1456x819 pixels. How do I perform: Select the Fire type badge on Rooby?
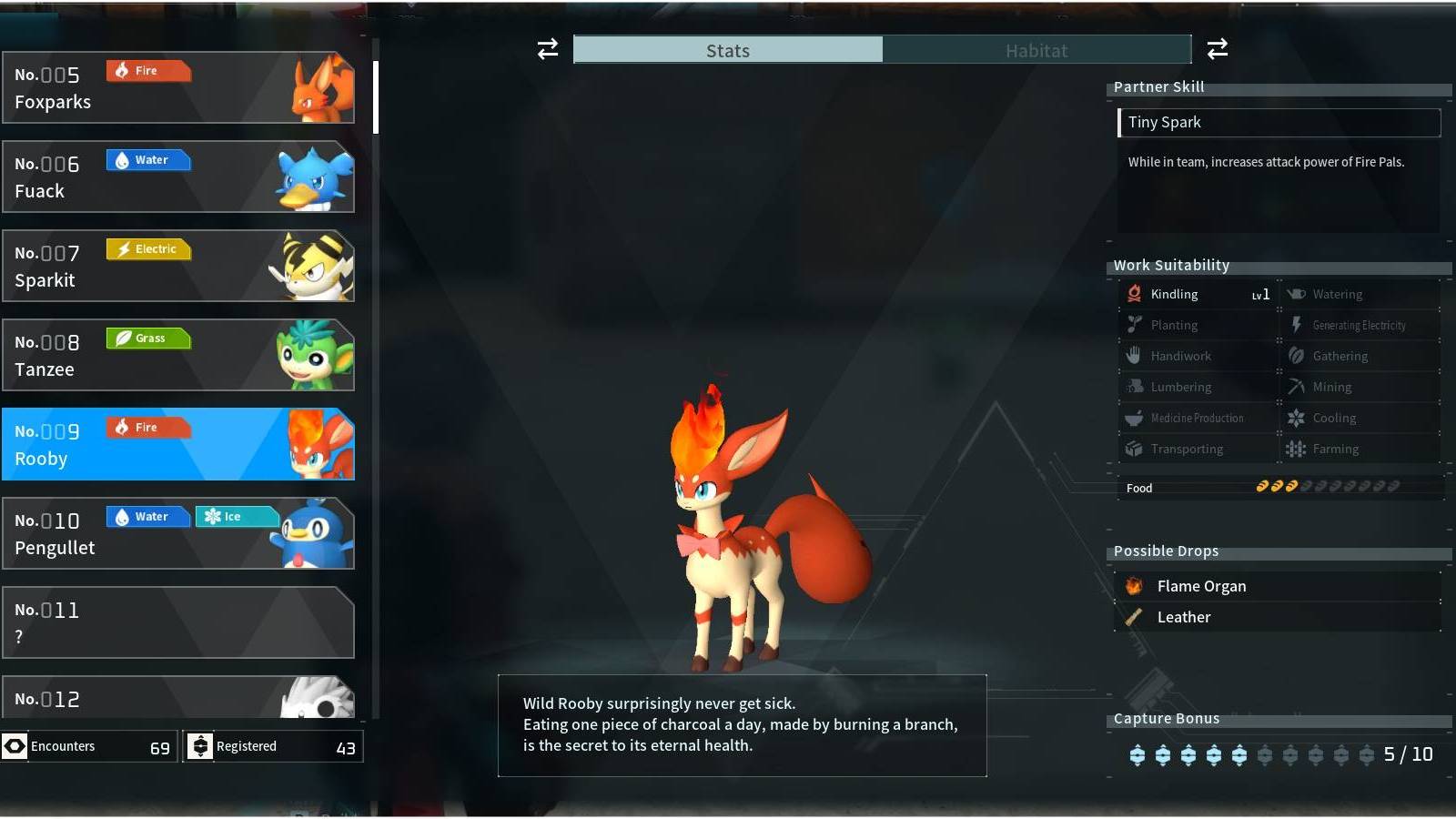tap(148, 427)
